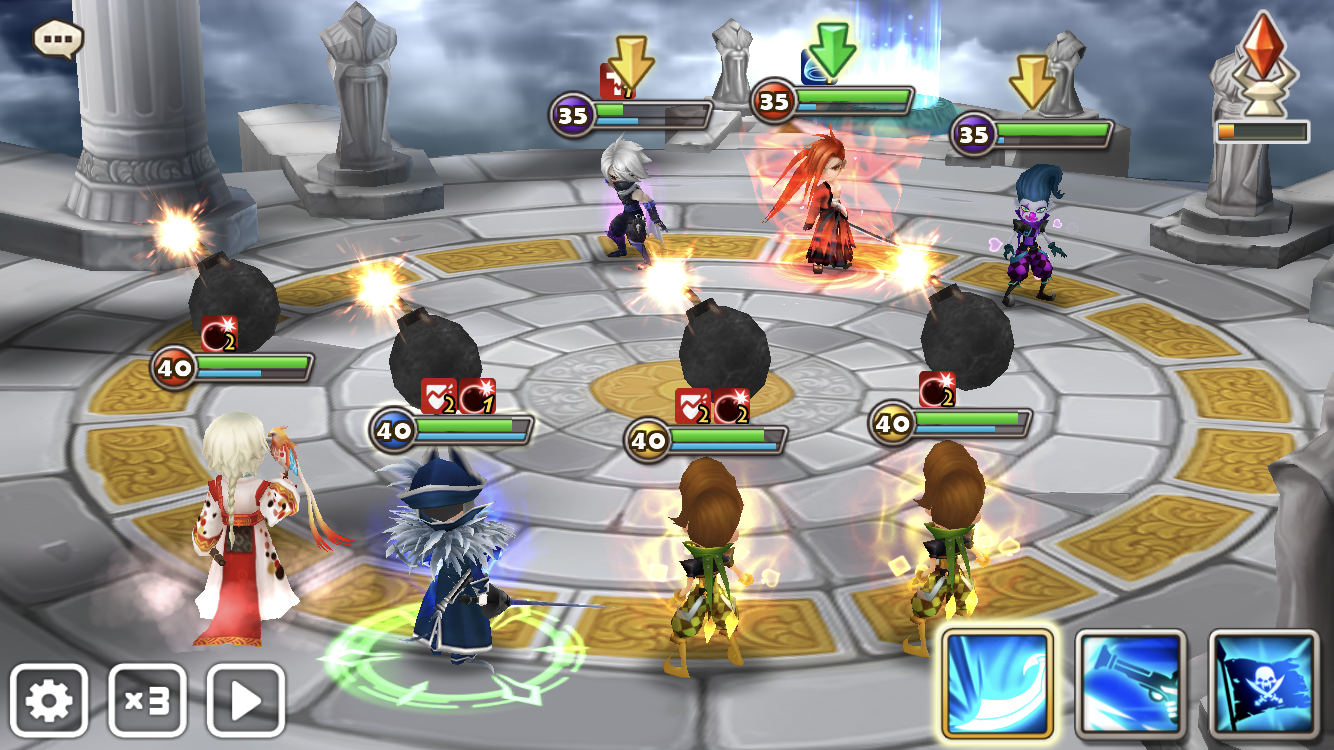Toggle the x3 battle speed button
Image resolution: width=1334 pixels, height=750 pixels.
(147, 701)
